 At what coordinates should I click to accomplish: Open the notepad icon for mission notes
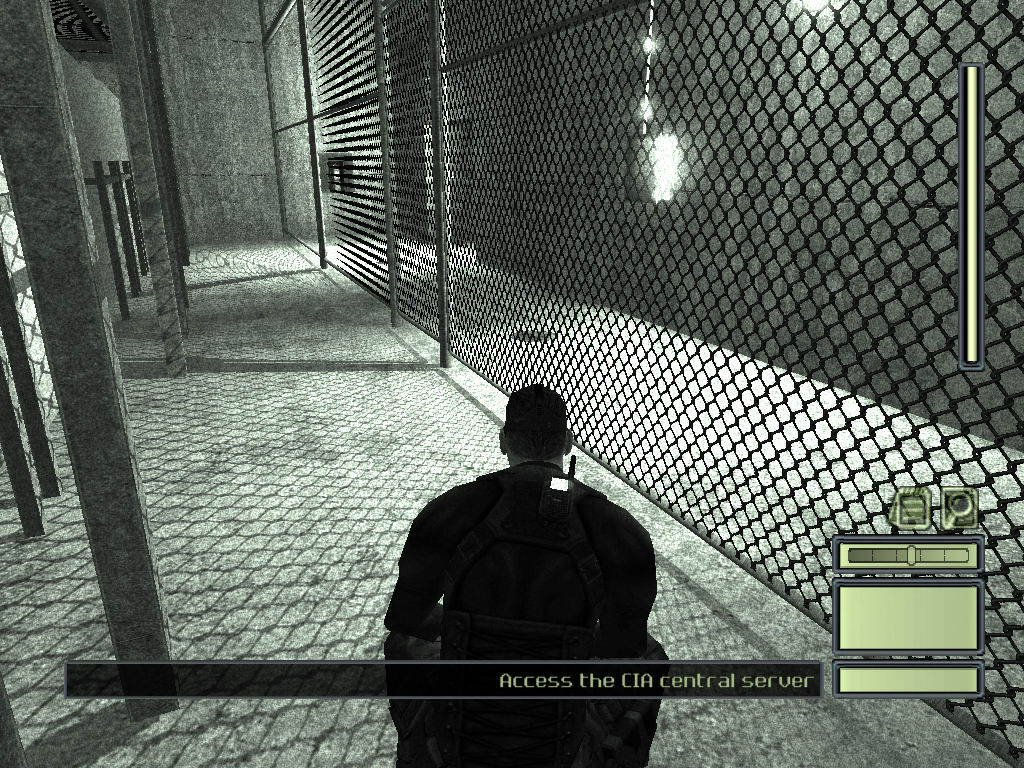911,509
